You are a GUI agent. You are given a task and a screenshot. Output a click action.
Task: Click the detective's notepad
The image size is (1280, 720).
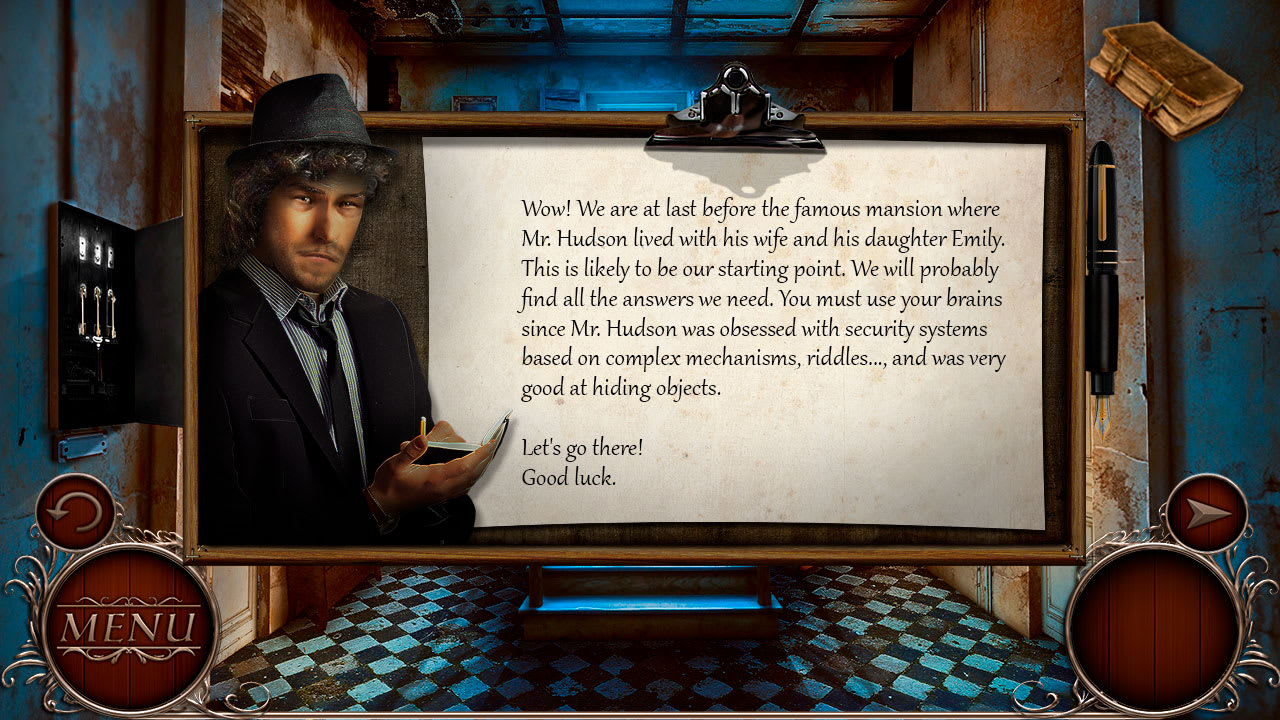click(x=475, y=435)
